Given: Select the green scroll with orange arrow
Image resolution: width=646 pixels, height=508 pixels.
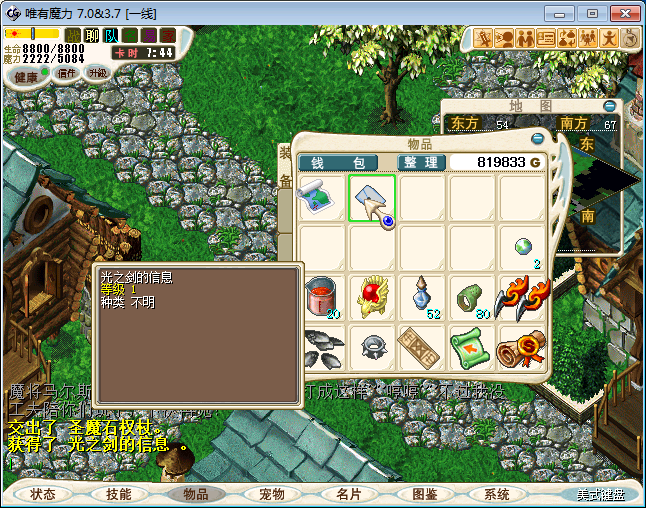Looking at the screenshot, I should (x=474, y=347).
